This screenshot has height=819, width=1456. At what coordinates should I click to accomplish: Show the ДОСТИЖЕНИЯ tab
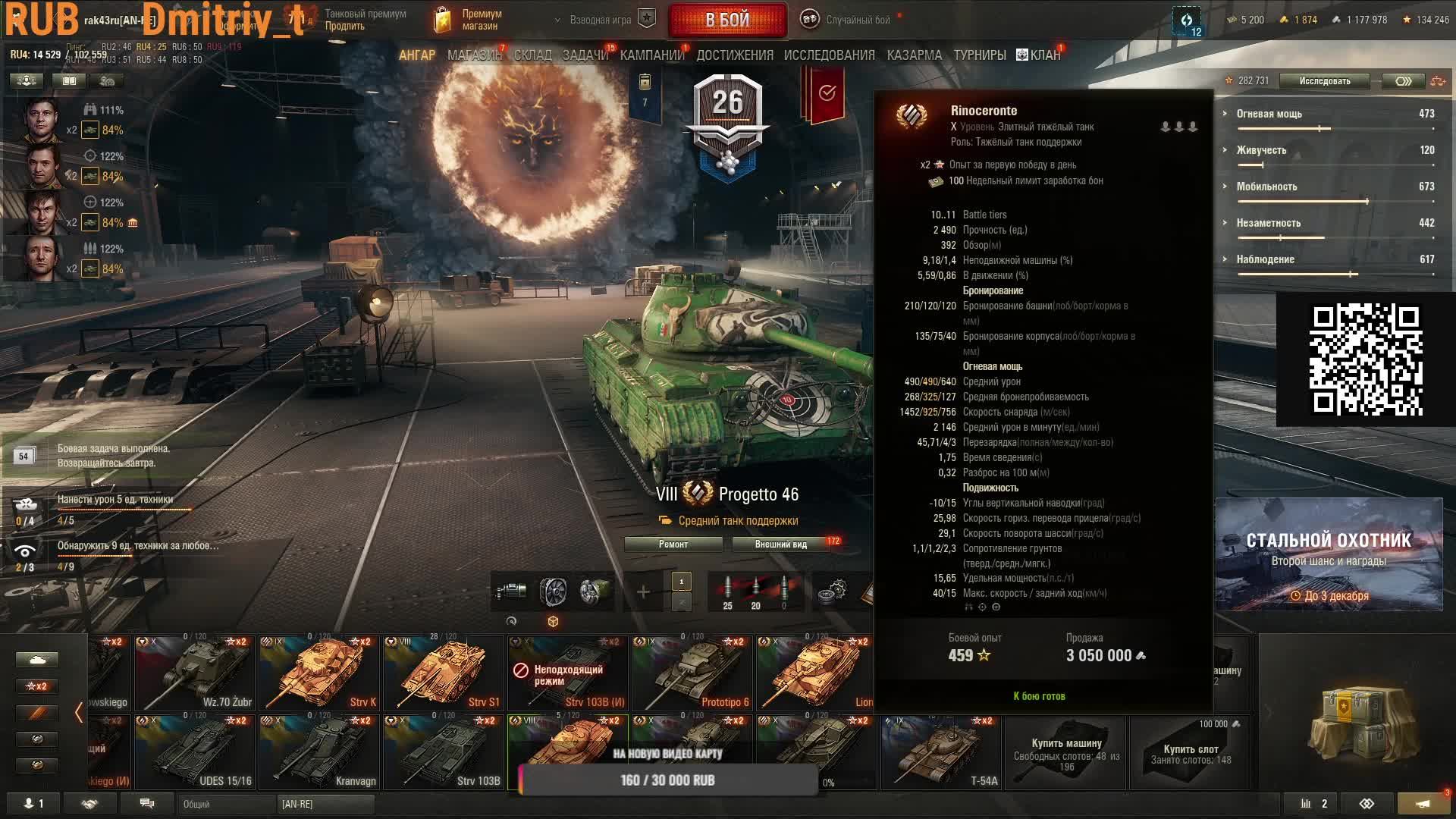coord(734,55)
